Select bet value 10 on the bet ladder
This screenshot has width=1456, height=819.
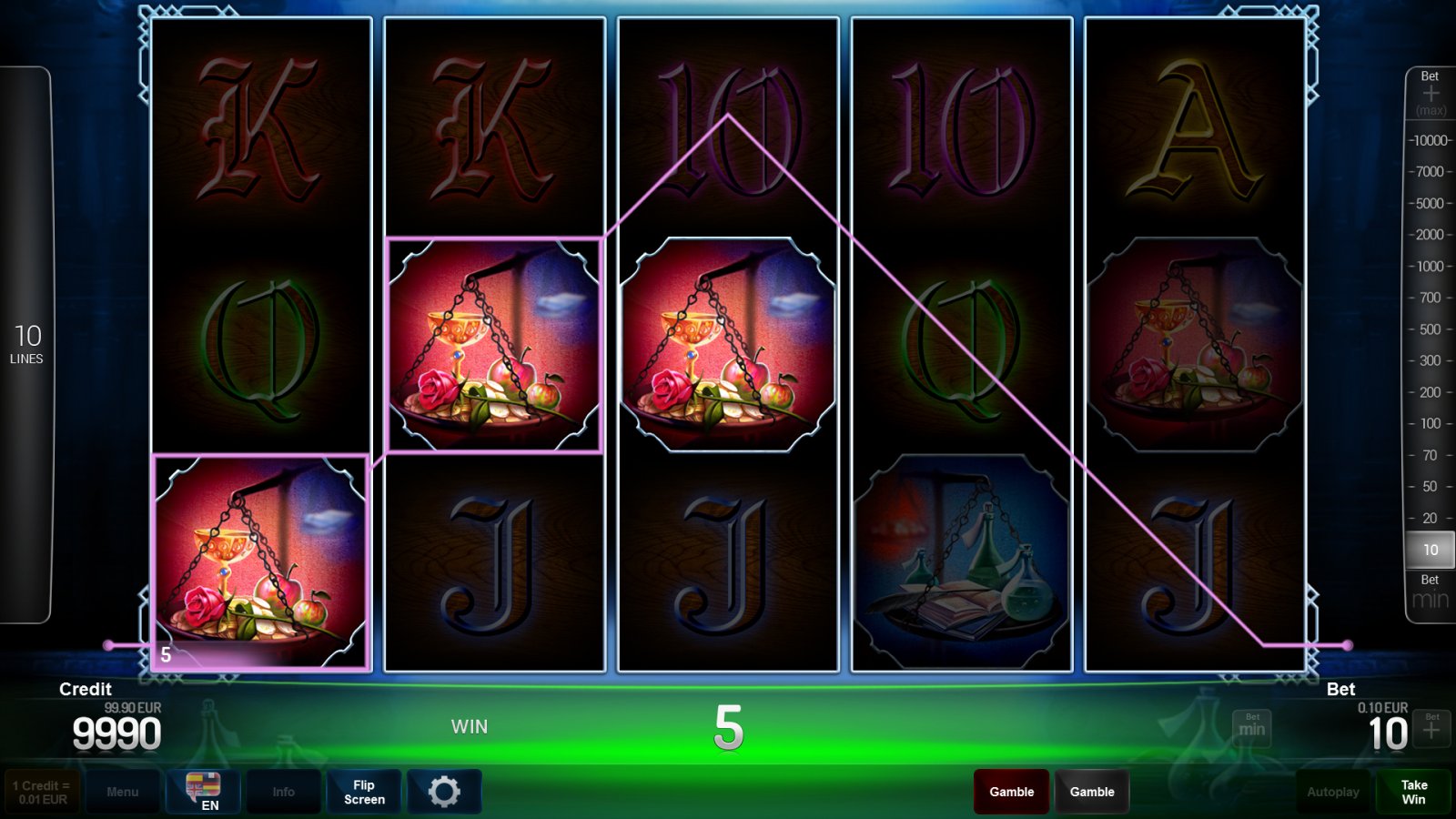pos(1429,550)
